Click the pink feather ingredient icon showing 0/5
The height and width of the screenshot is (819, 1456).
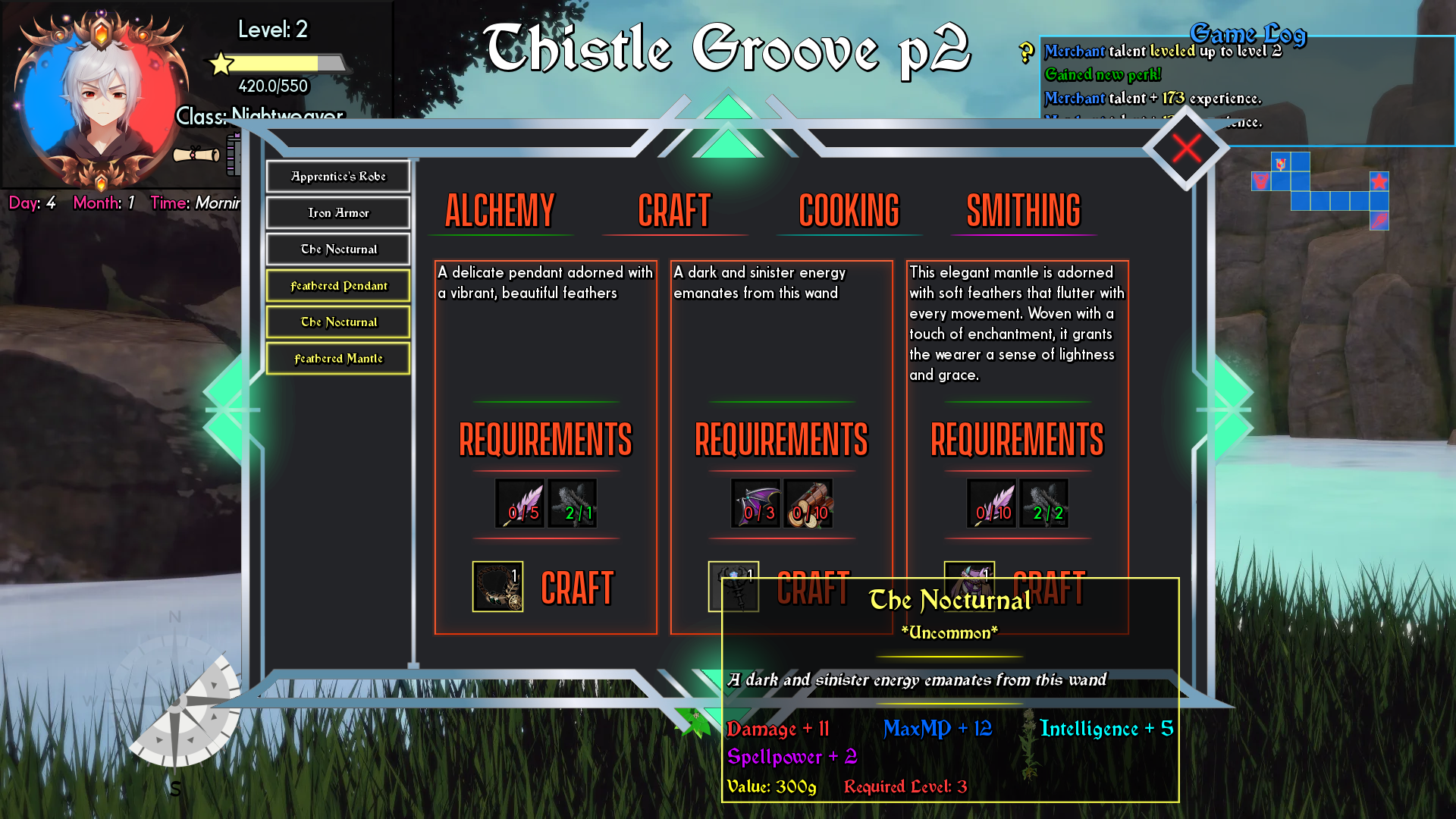point(519,503)
